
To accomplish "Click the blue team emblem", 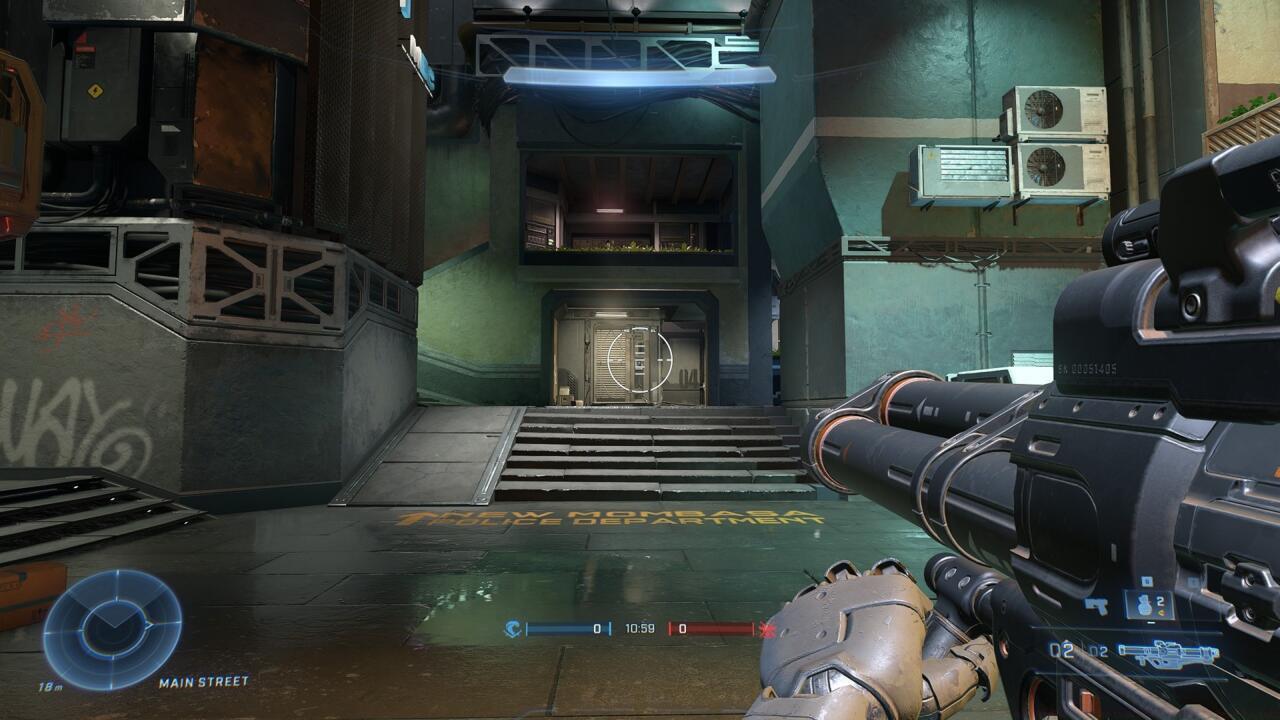I will point(513,629).
